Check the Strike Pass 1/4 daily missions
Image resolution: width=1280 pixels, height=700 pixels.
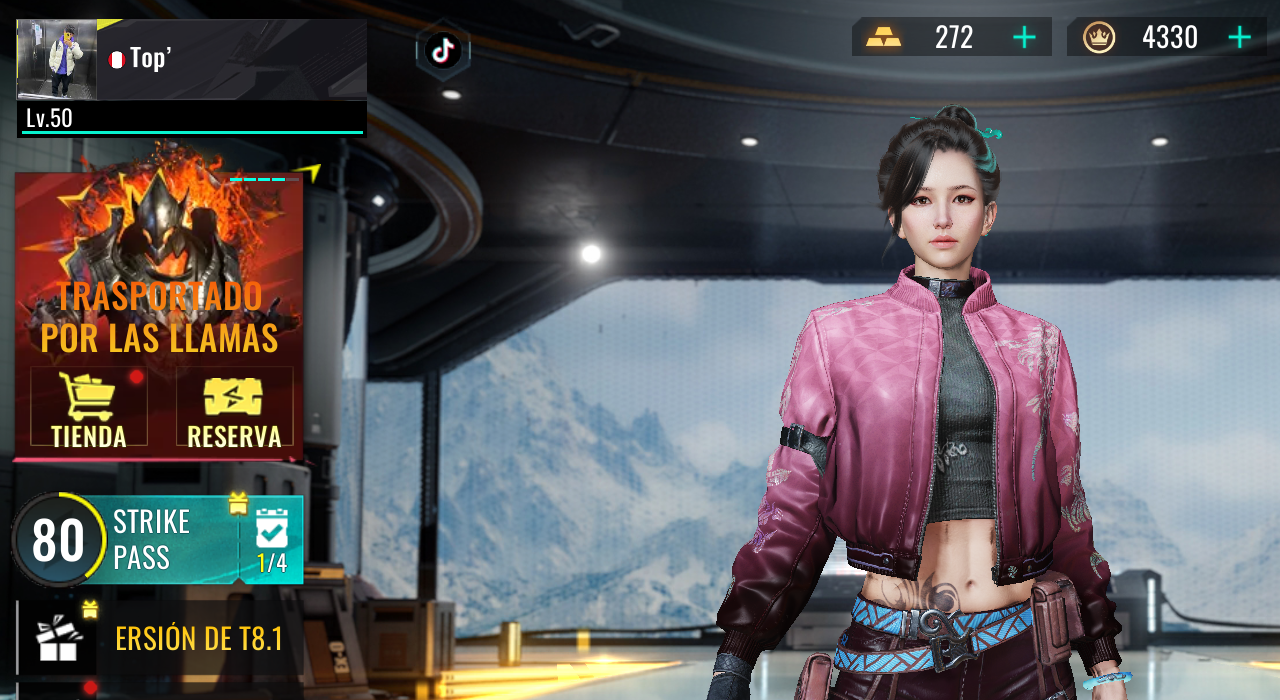pos(271,541)
